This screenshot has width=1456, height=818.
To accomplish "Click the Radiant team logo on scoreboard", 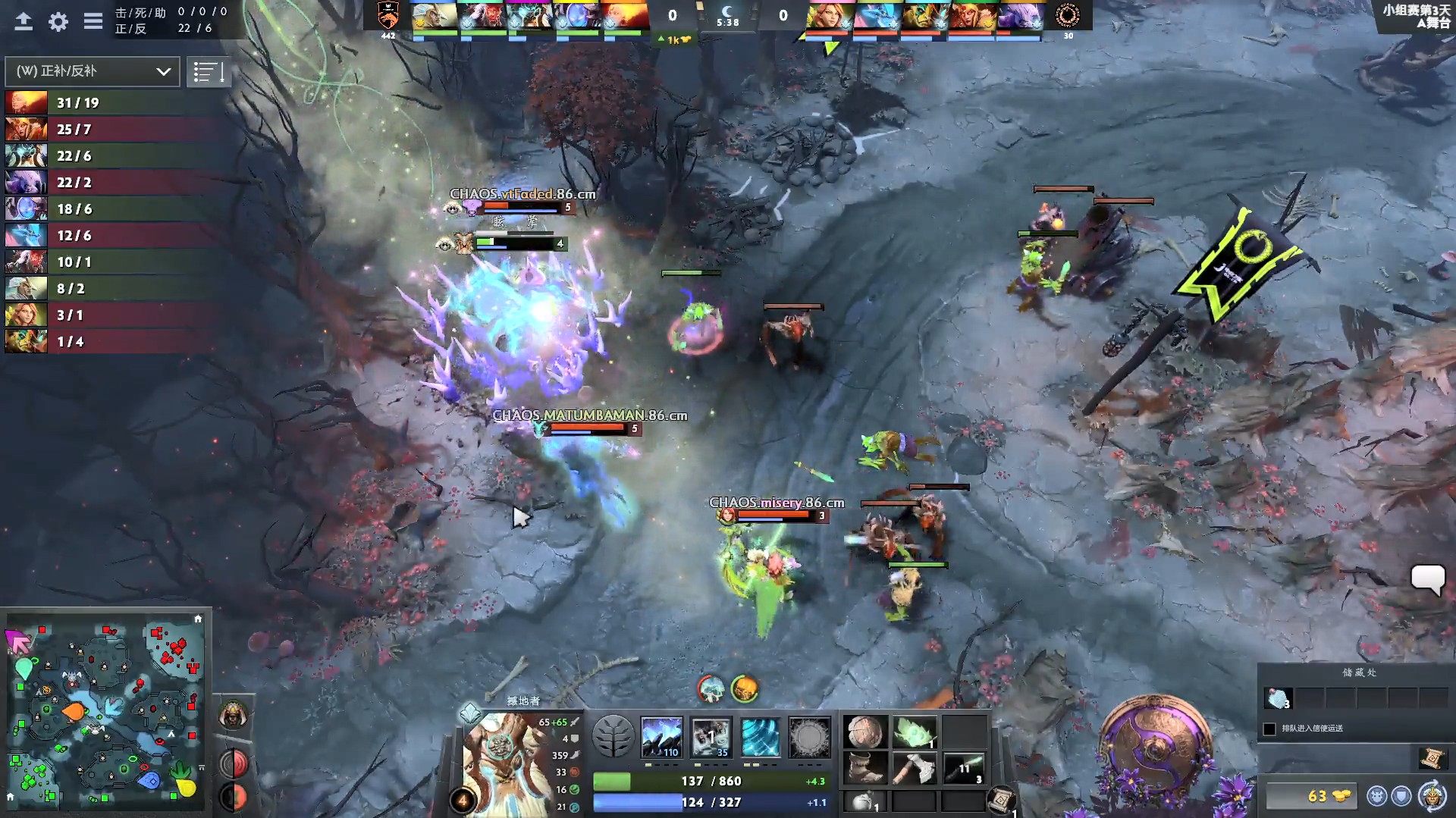I will coord(389,17).
